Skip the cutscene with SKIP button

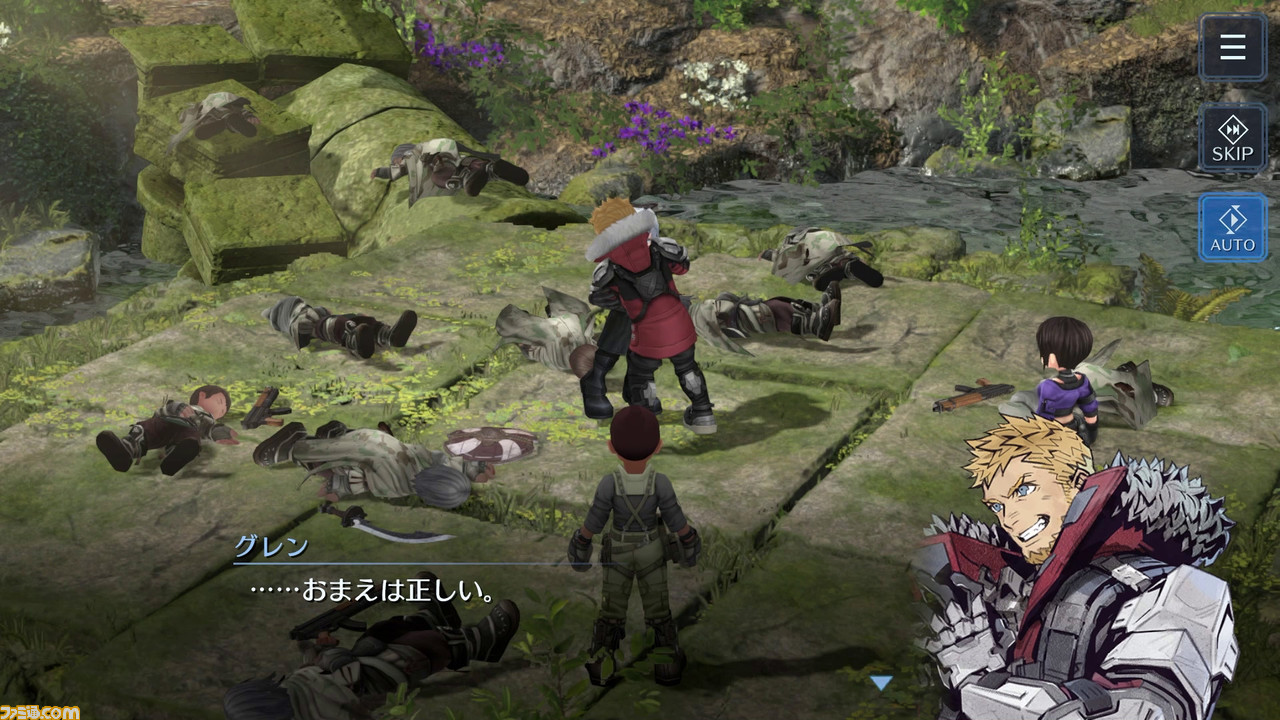click(x=1232, y=138)
